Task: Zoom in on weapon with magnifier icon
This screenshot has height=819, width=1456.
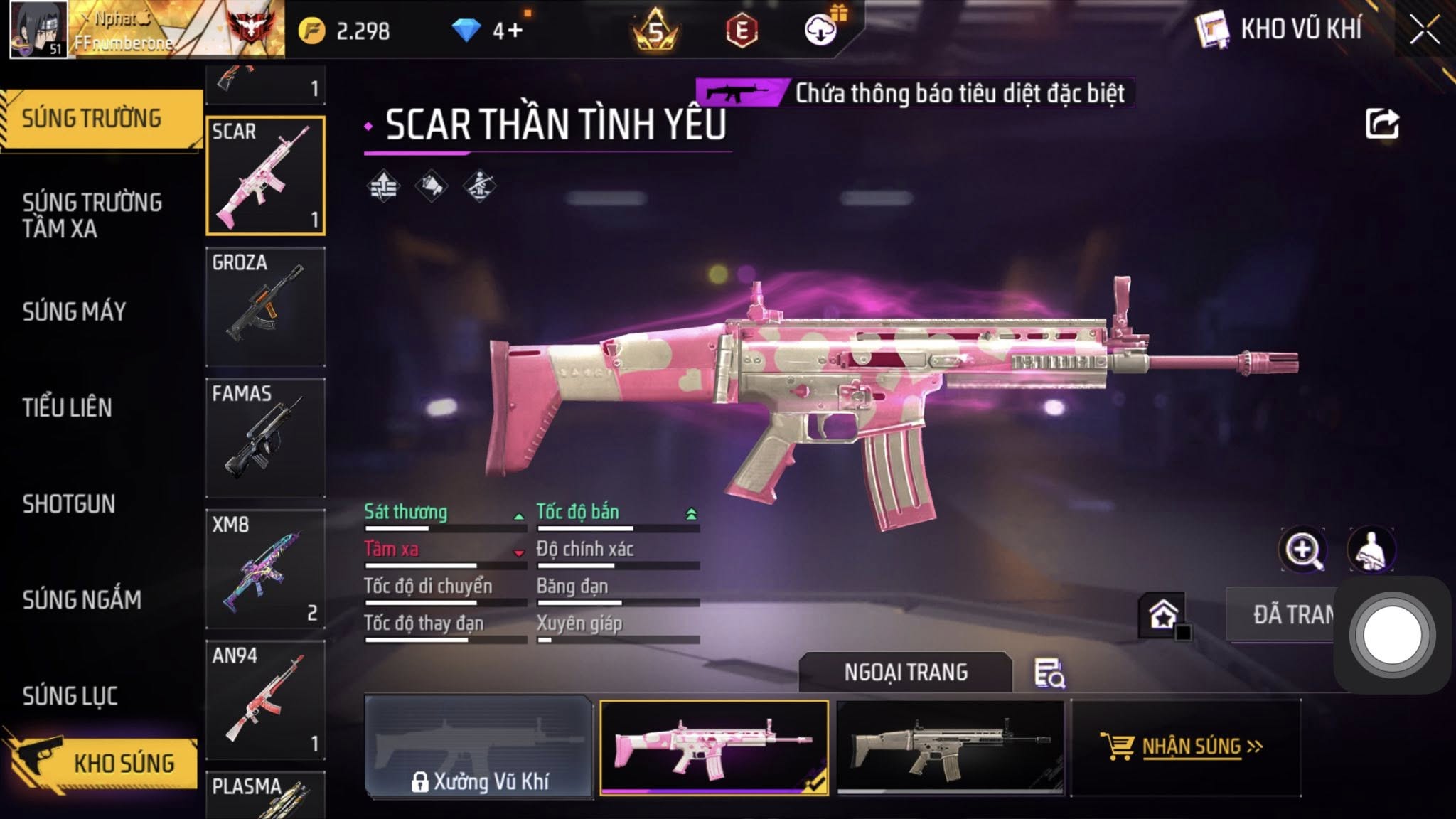Action: 1302,550
